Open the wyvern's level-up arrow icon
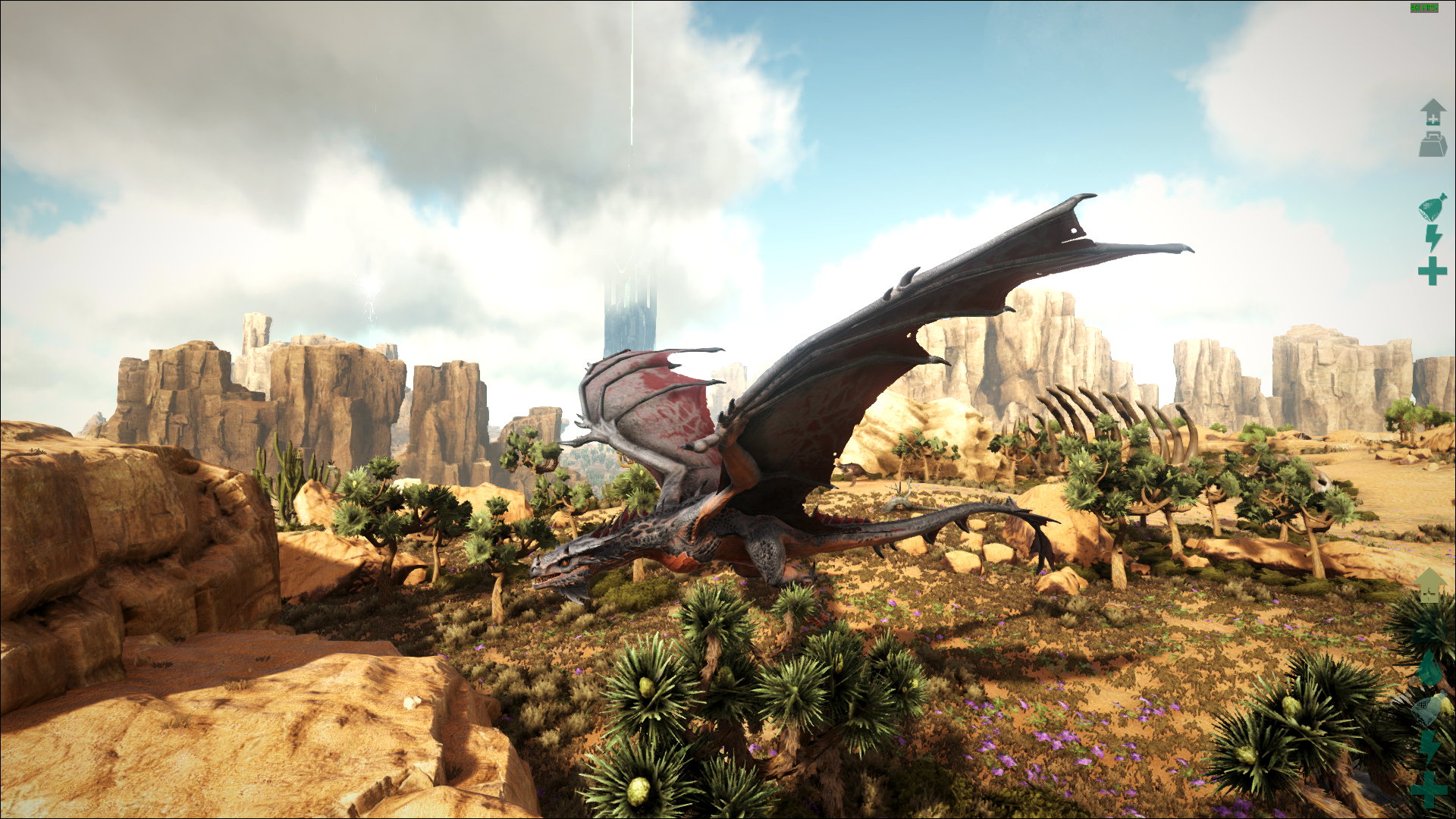The width and height of the screenshot is (1456, 819). coord(1432,111)
